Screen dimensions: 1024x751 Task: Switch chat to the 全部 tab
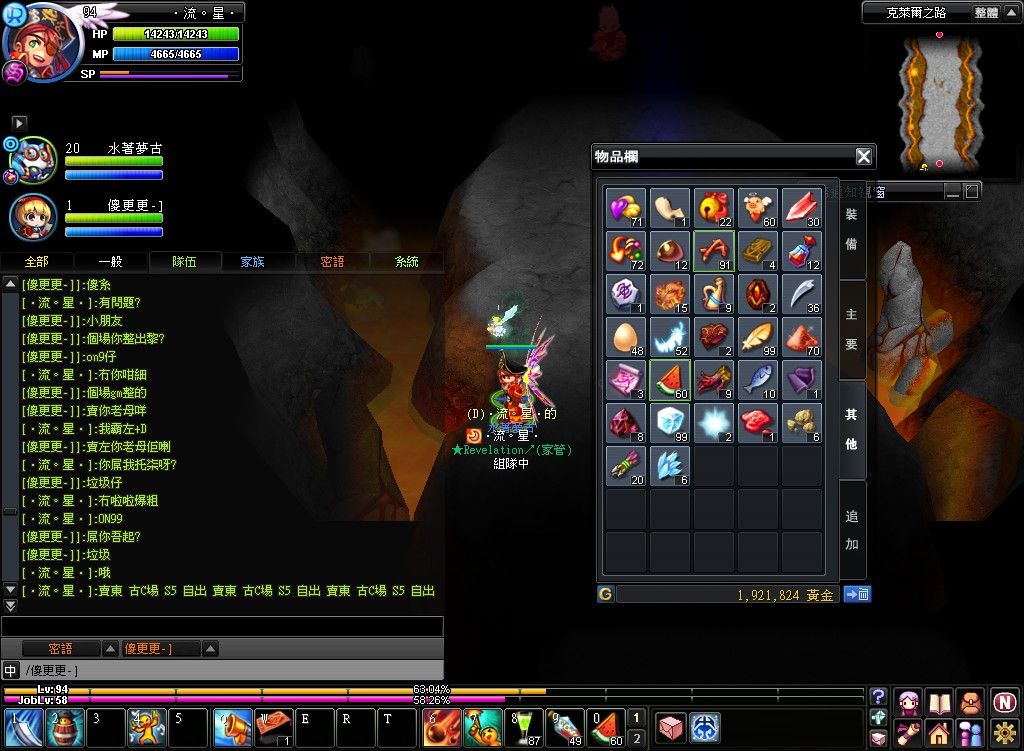pos(35,261)
